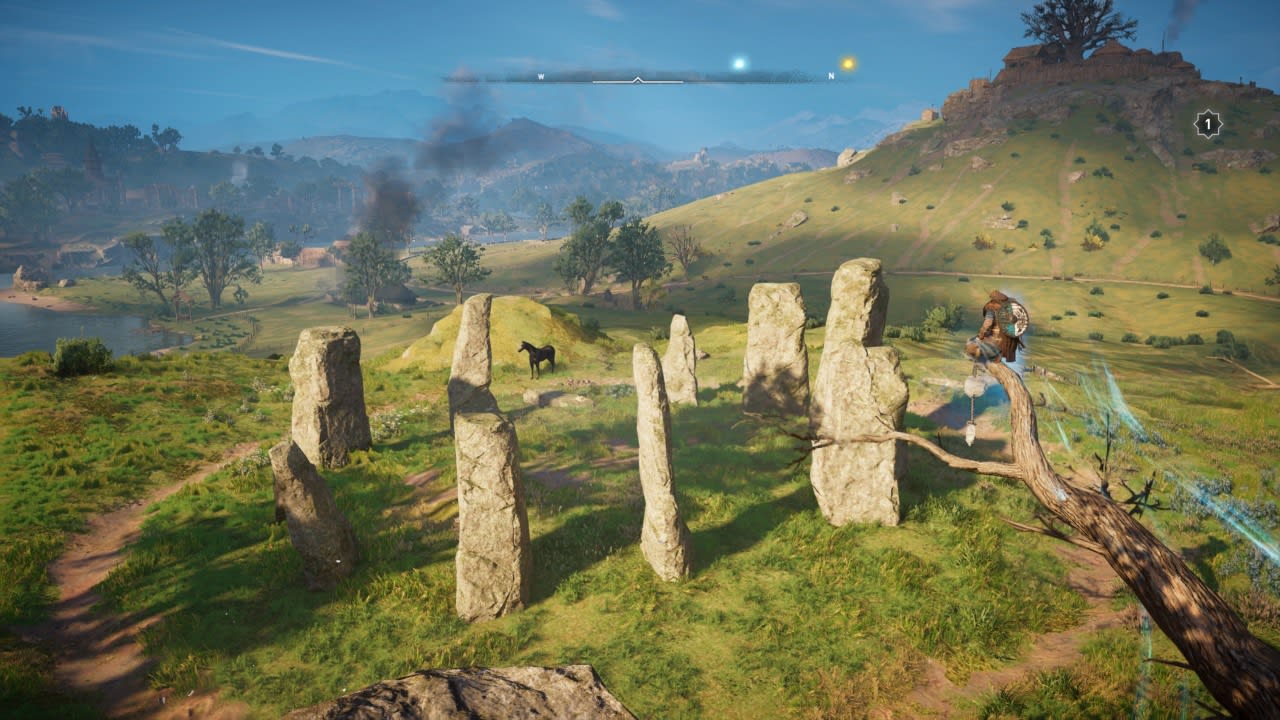Select the glowing cyan compass marker

pos(739,64)
